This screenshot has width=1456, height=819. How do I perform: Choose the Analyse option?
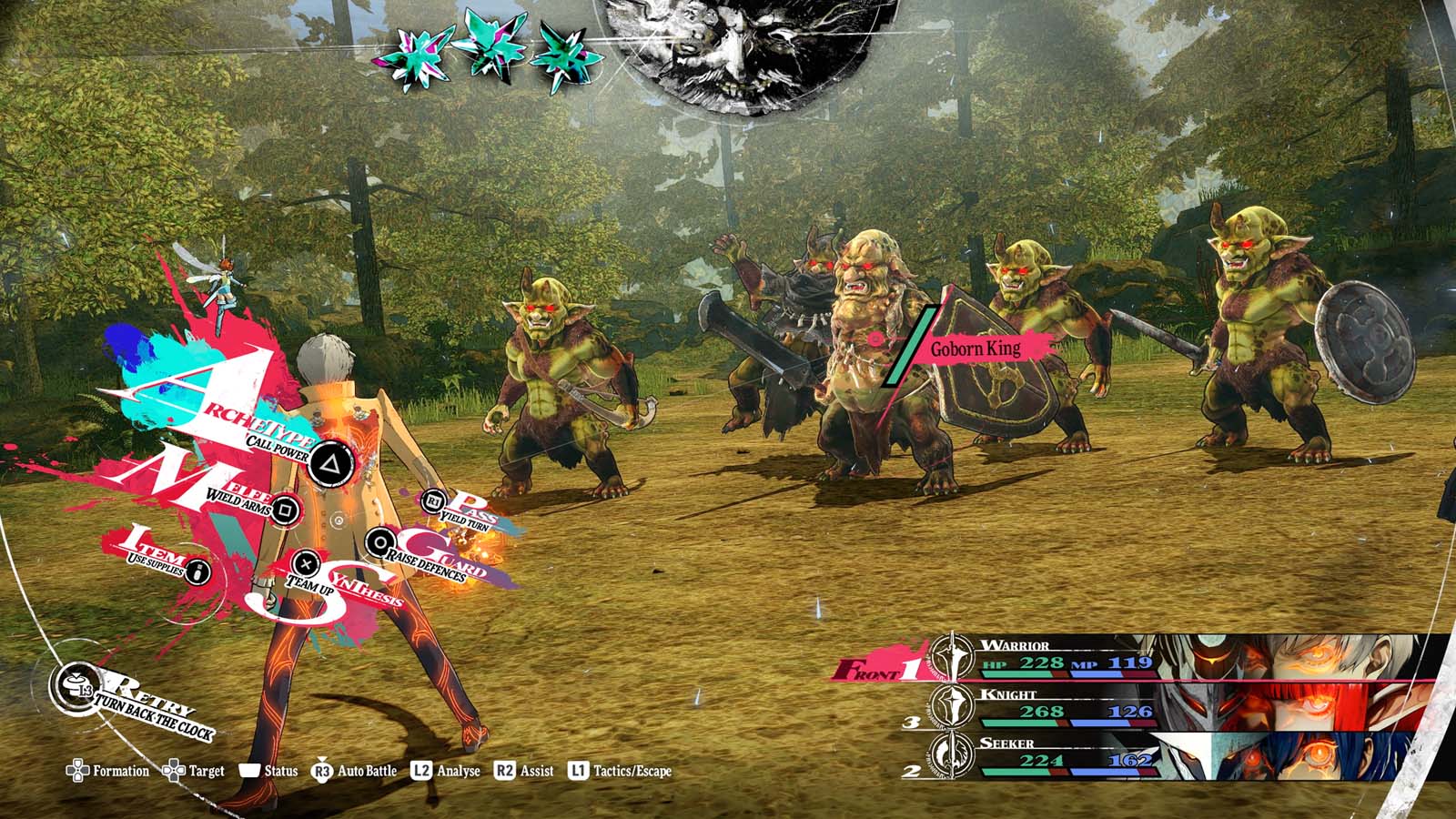445,772
